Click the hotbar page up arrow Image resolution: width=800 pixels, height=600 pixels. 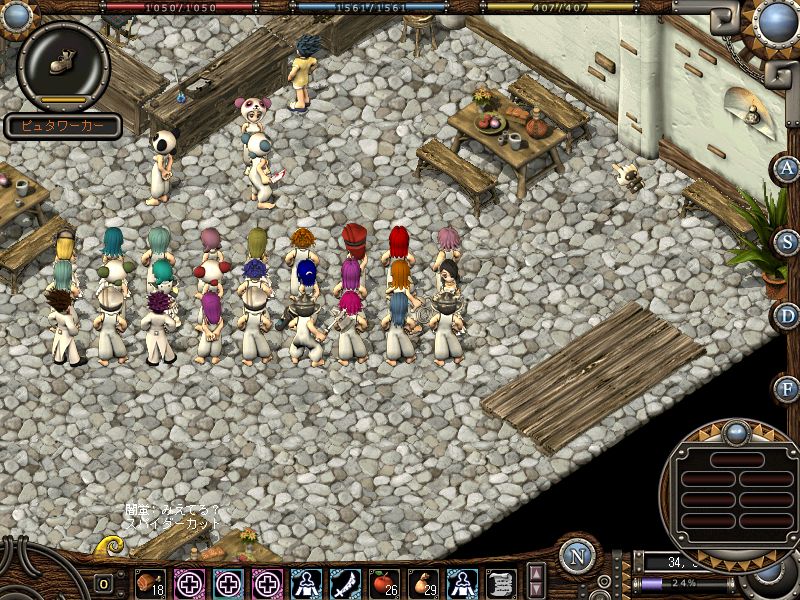(536, 573)
